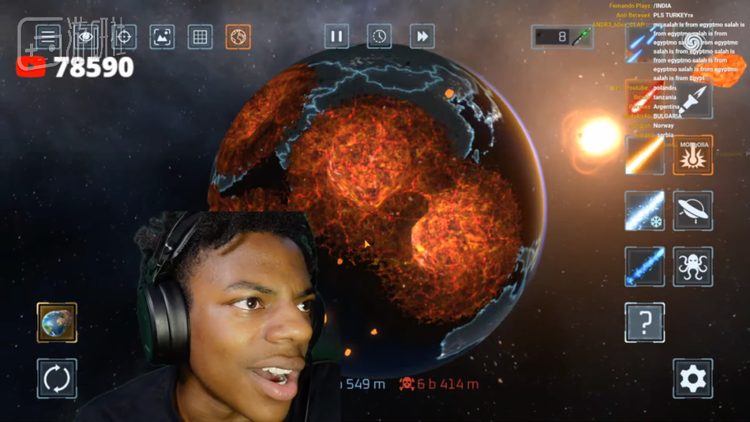750x422 pixels.
Task: Open the question mark help button
Action: 645,323
